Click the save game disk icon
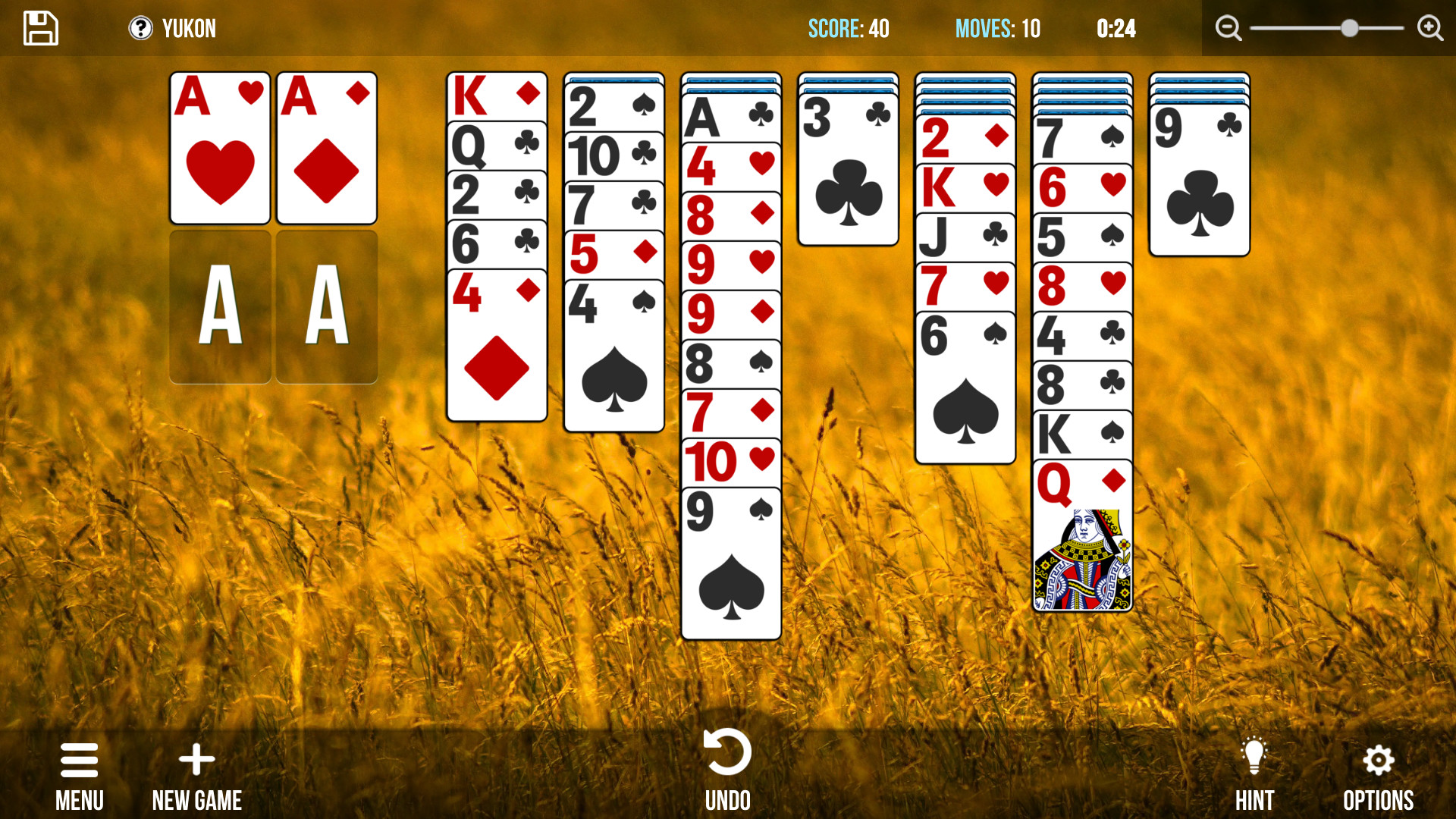 pyautogui.click(x=40, y=28)
